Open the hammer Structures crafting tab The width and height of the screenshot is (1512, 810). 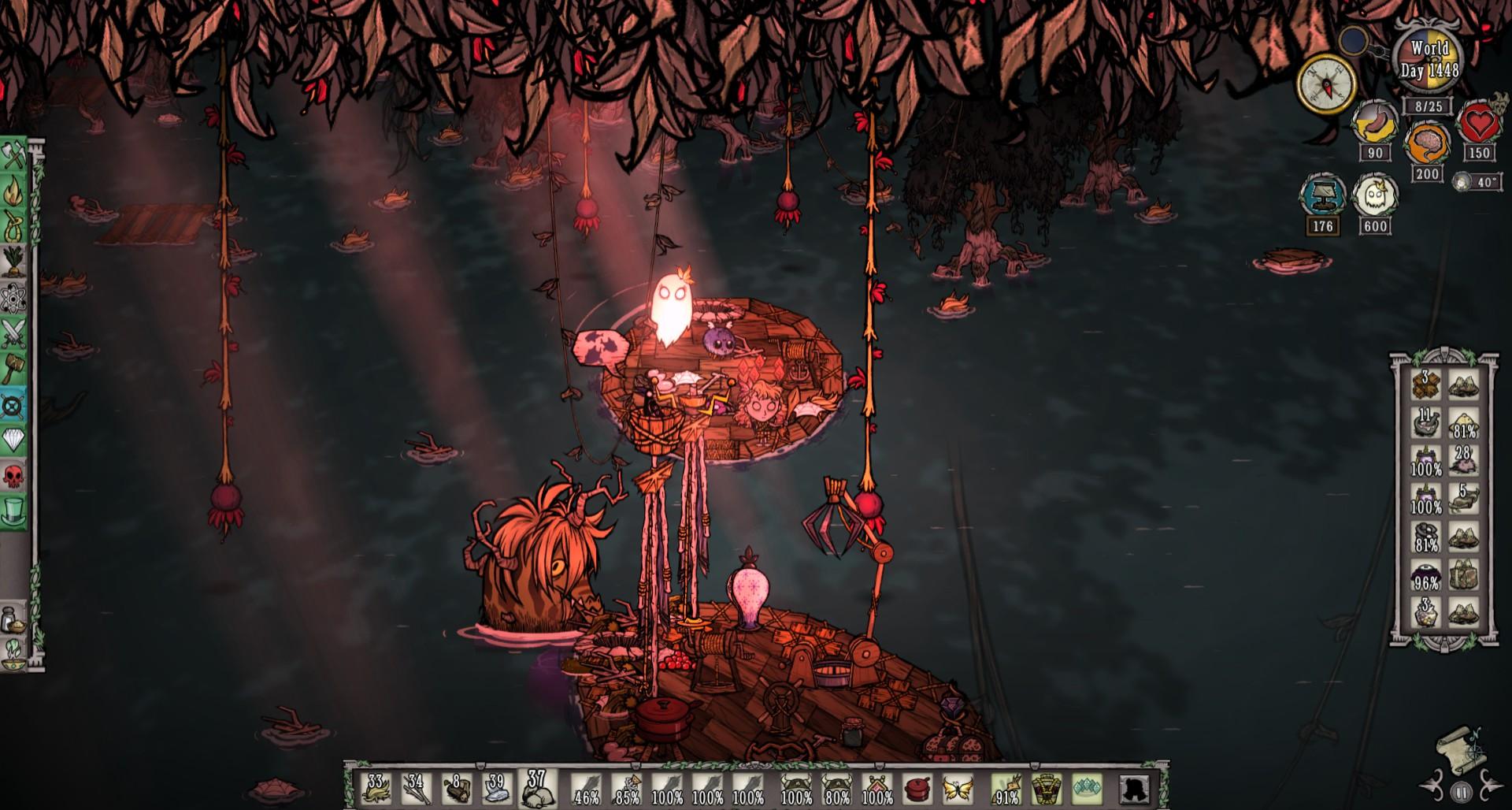[x=14, y=369]
